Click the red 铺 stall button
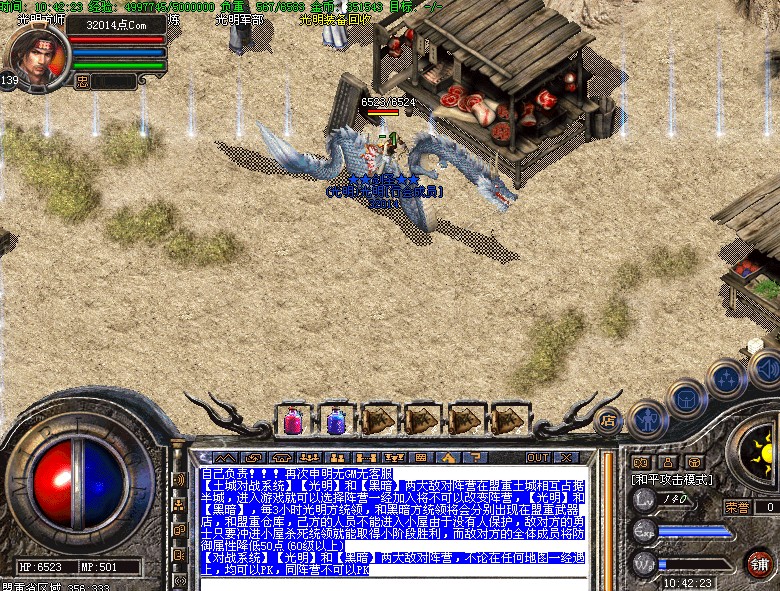The height and width of the screenshot is (591, 780). 758,561
